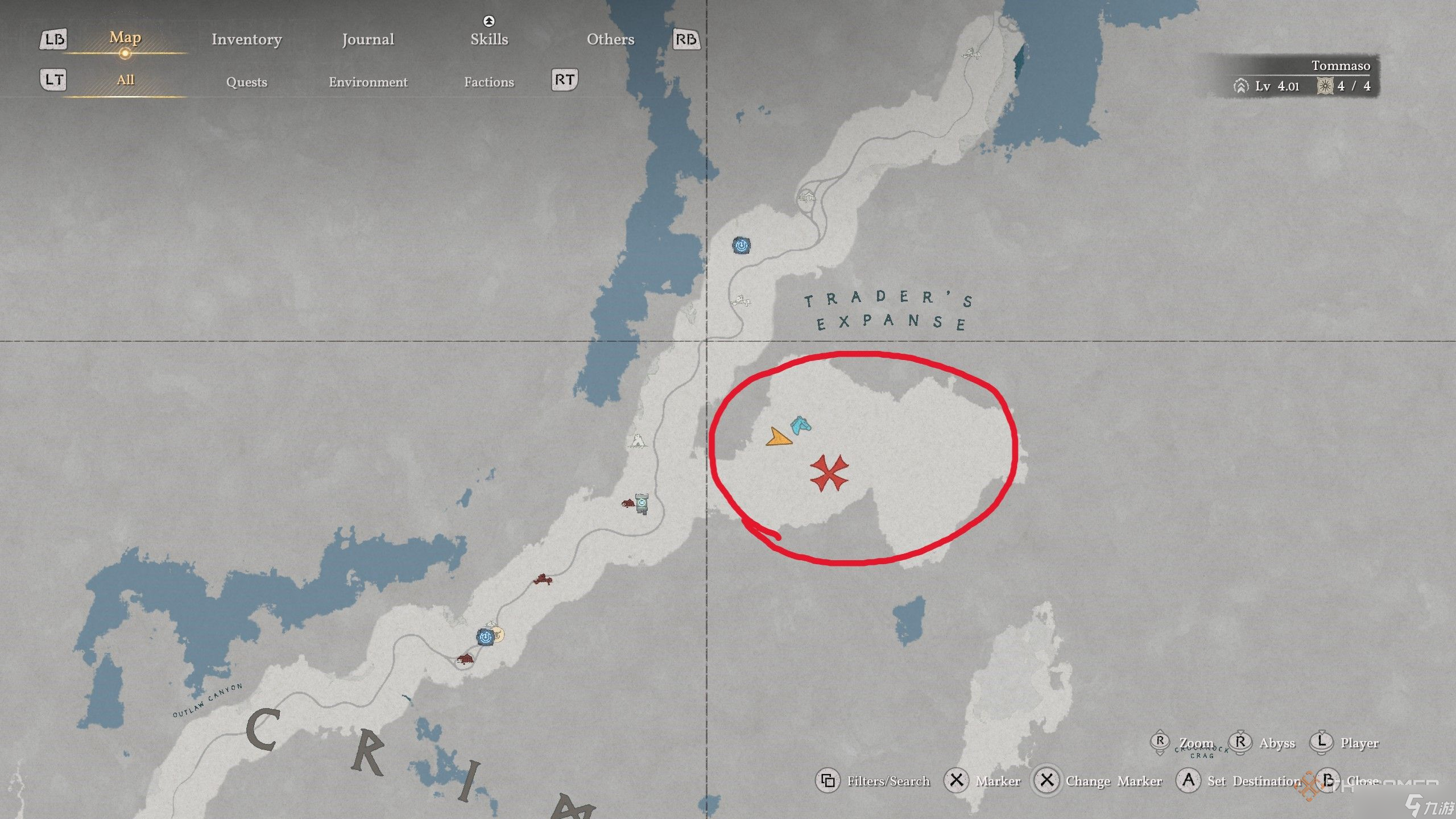This screenshot has width=1456, height=819.
Task: Switch to the Inventory tab
Action: point(246,39)
